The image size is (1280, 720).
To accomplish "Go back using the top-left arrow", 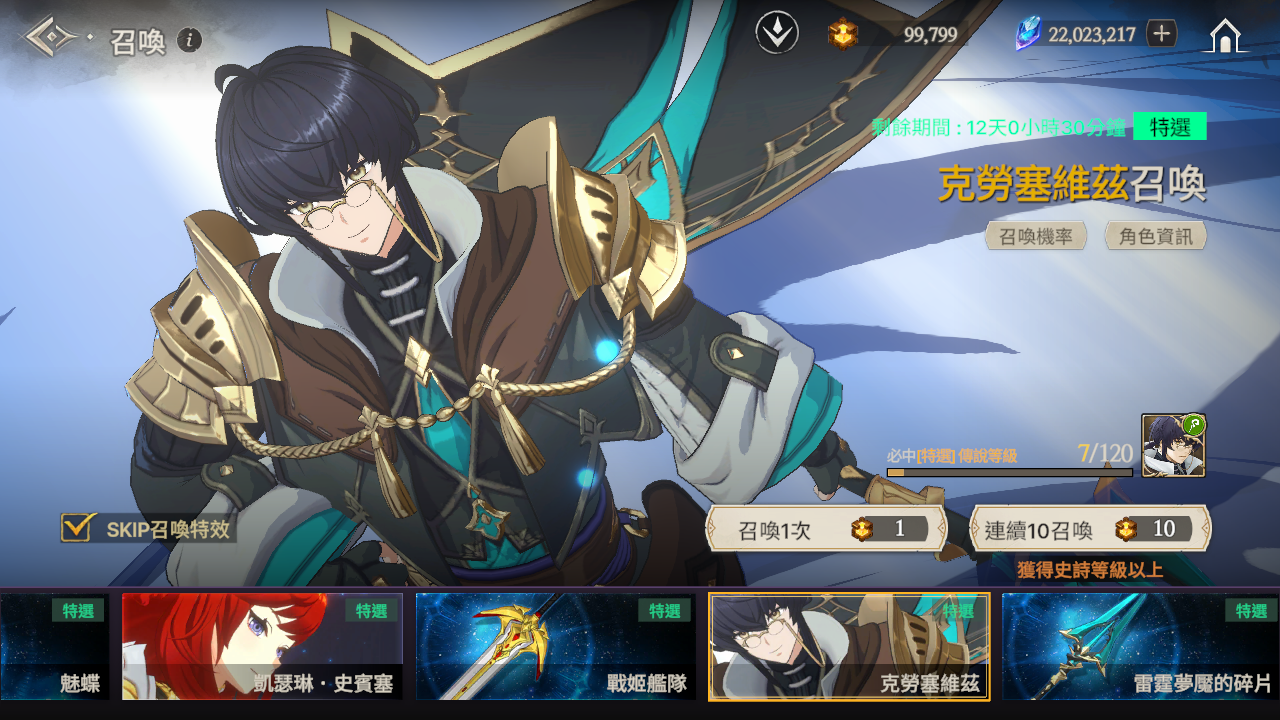I will pyautogui.click(x=52, y=38).
